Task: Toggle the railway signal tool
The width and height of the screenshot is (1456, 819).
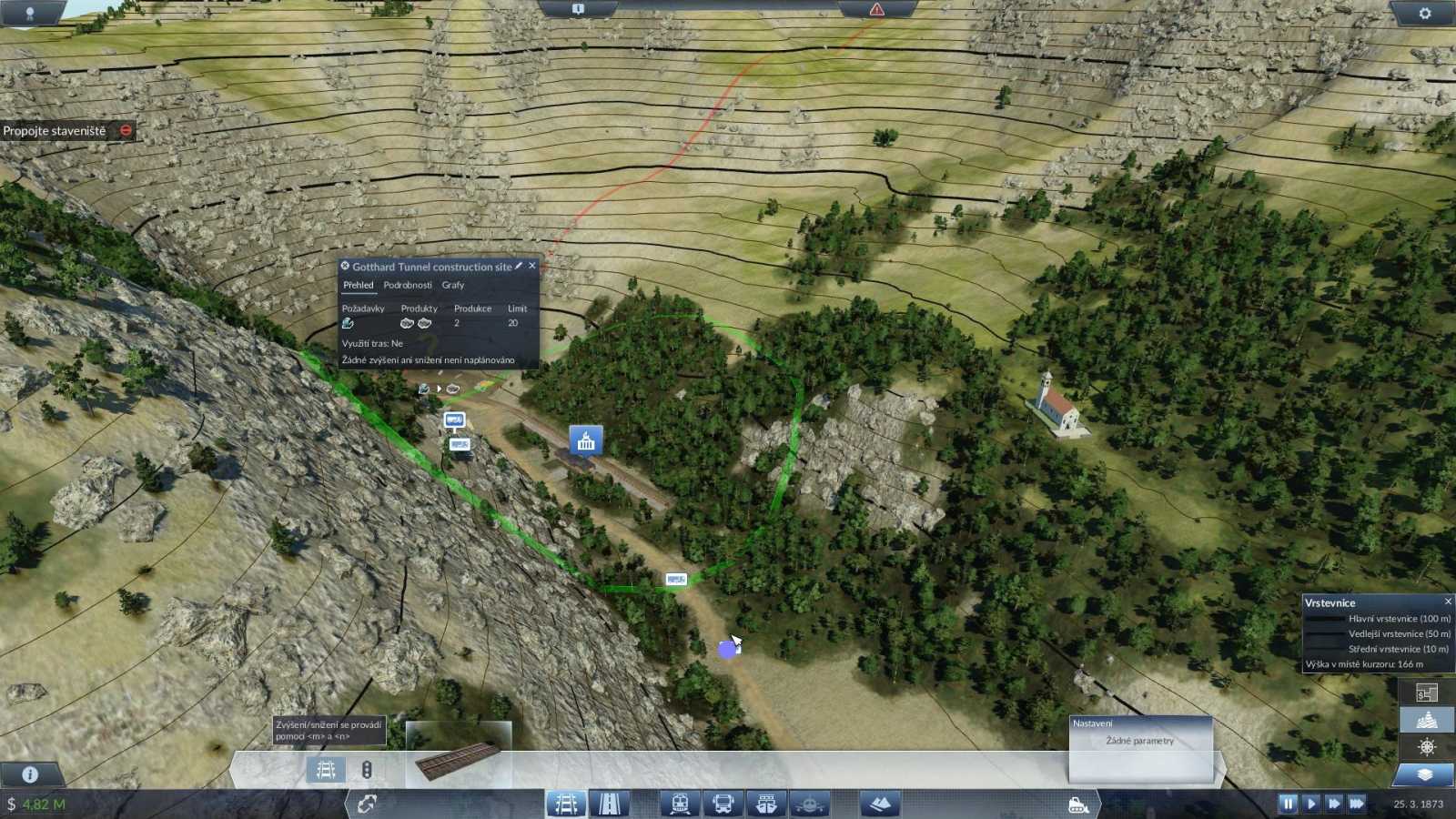Action: 367,769
